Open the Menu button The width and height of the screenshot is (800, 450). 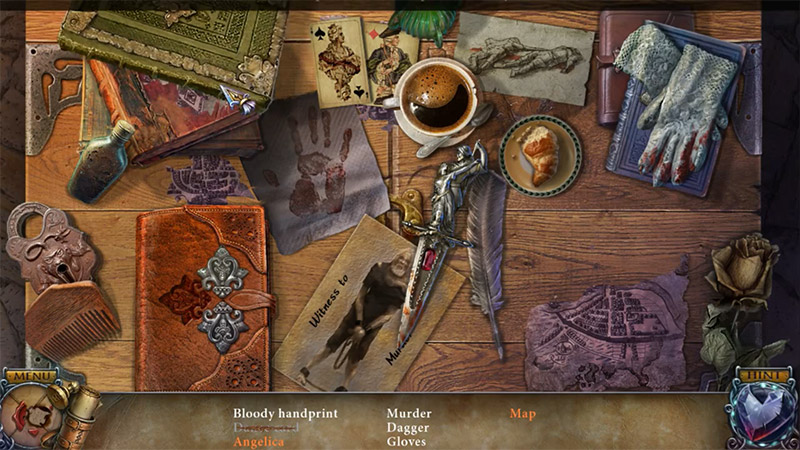(x=31, y=376)
